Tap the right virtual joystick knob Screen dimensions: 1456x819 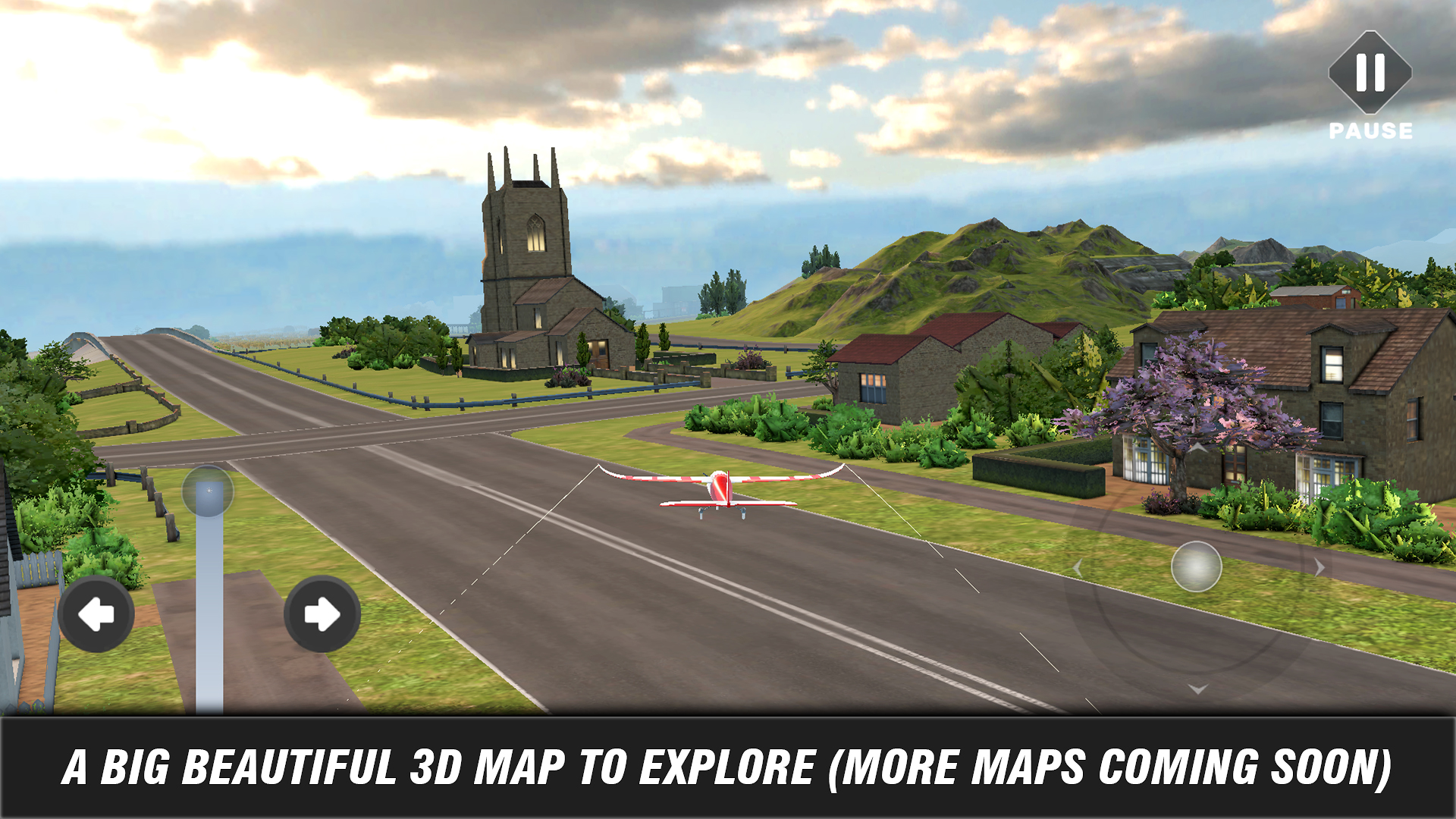[1196, 567]
